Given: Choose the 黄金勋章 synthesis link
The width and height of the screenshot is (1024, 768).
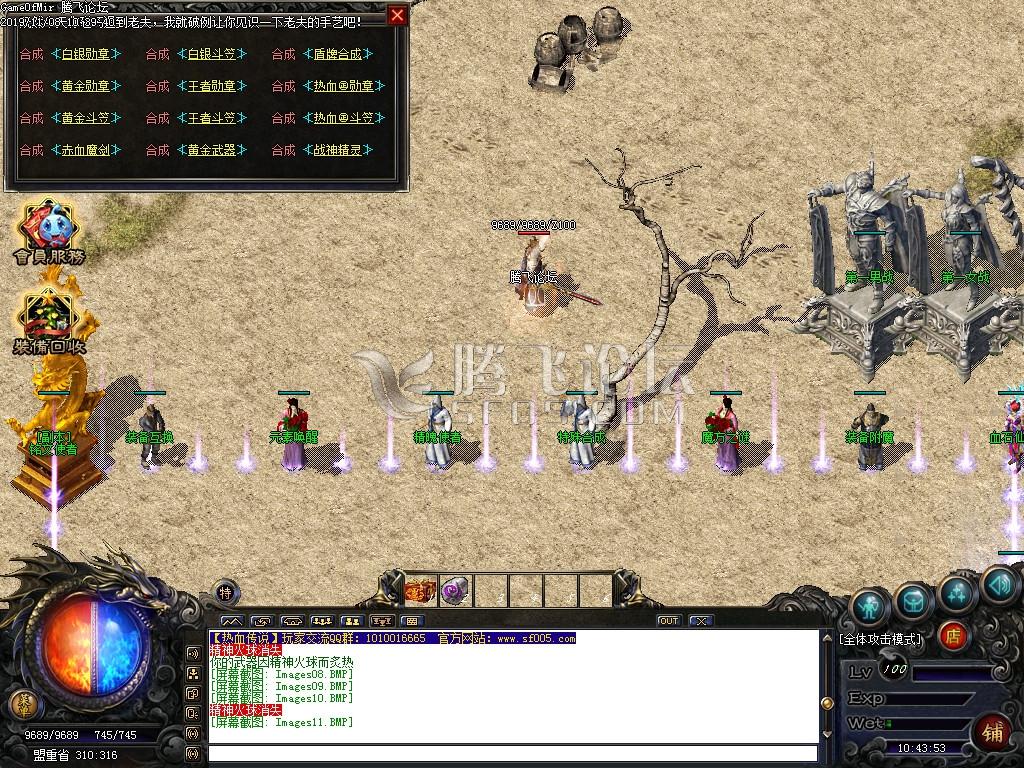Looking at the screenshot, I should (x=85, y=86).
